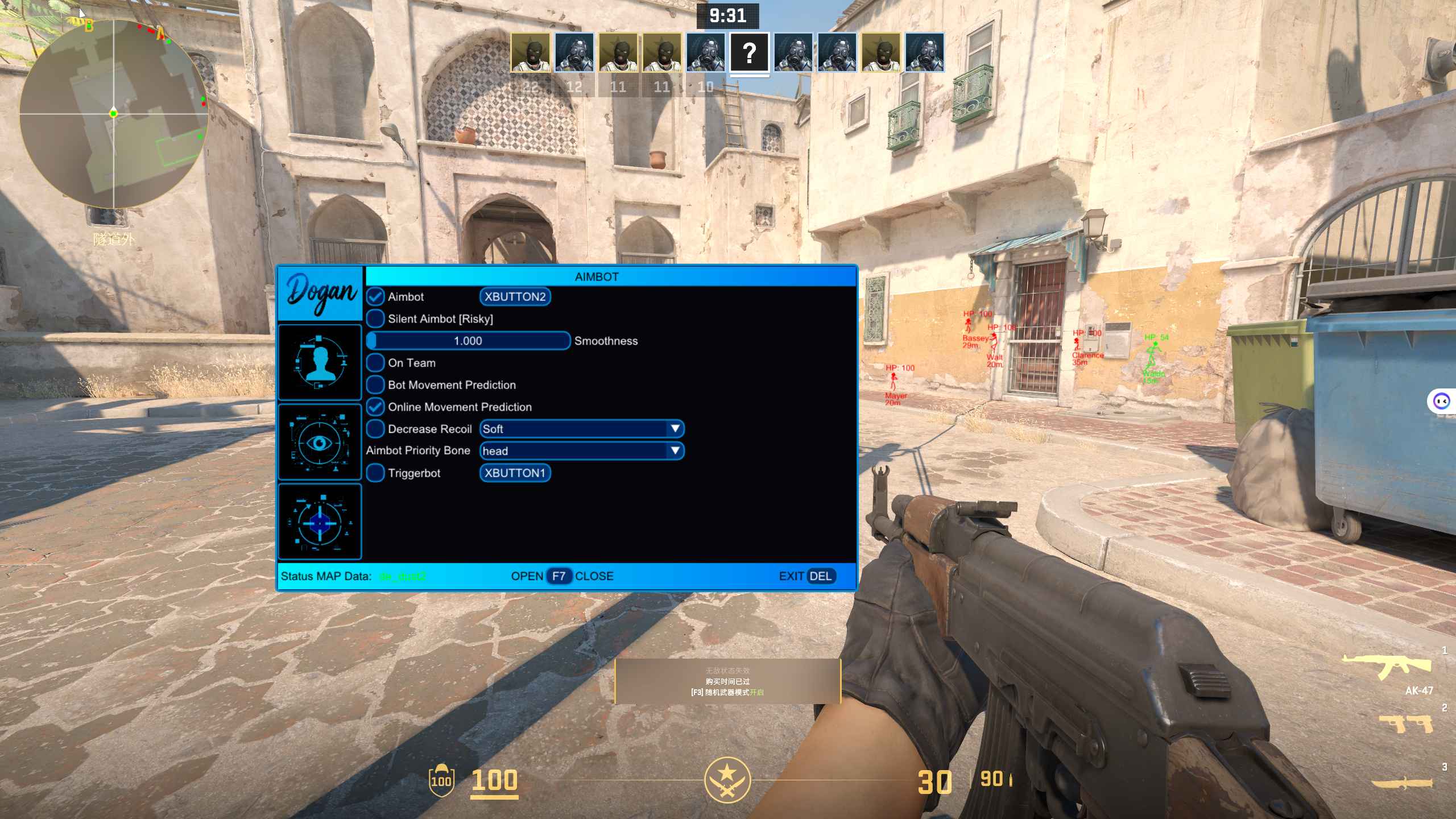Image resolution: width=1456 pixels, height=819 pixels.
Task: Adjust the Smoothness slider
Action: click(468, 340)
